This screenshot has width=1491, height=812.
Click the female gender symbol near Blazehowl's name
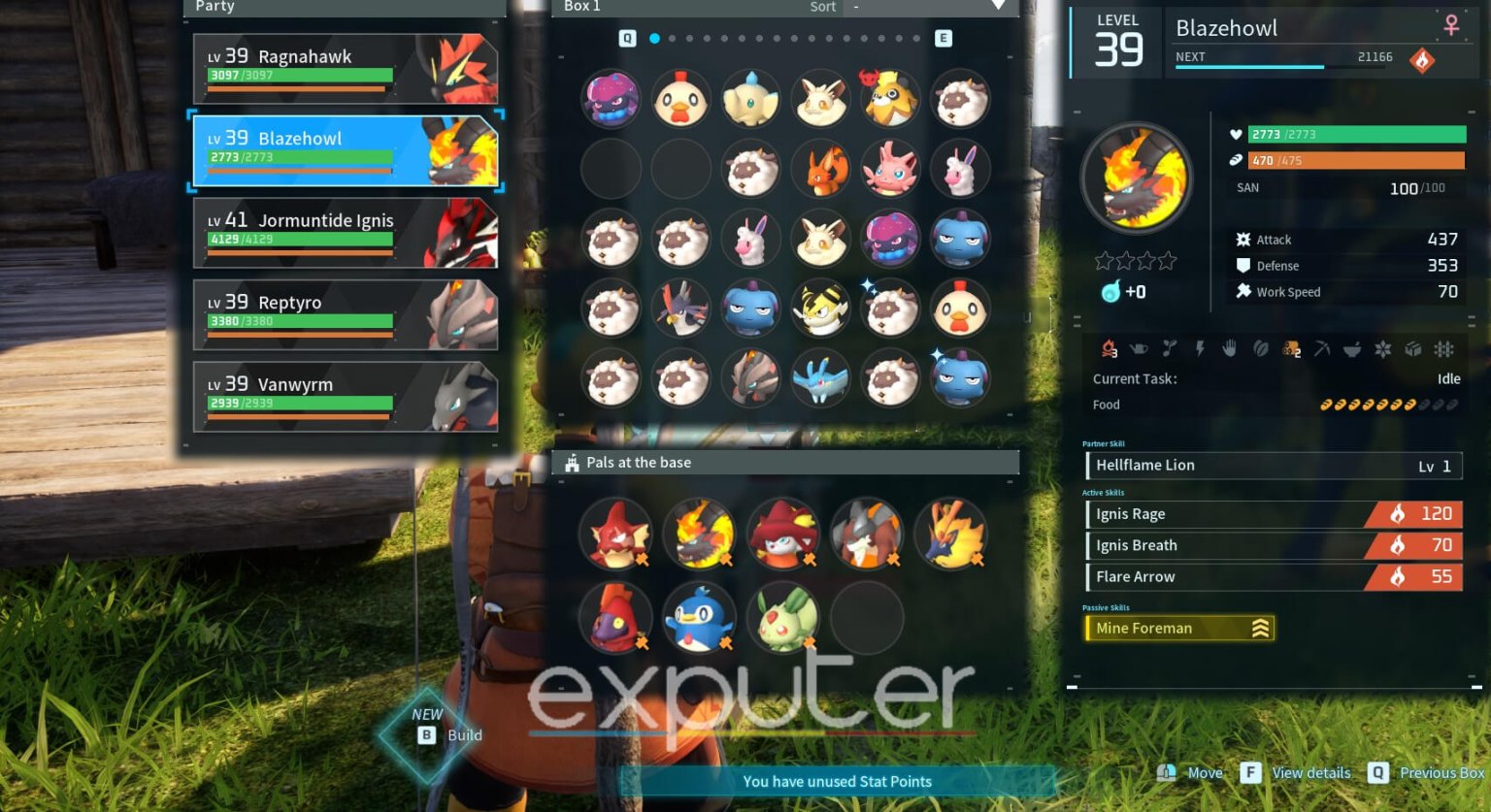[1450, 26]
